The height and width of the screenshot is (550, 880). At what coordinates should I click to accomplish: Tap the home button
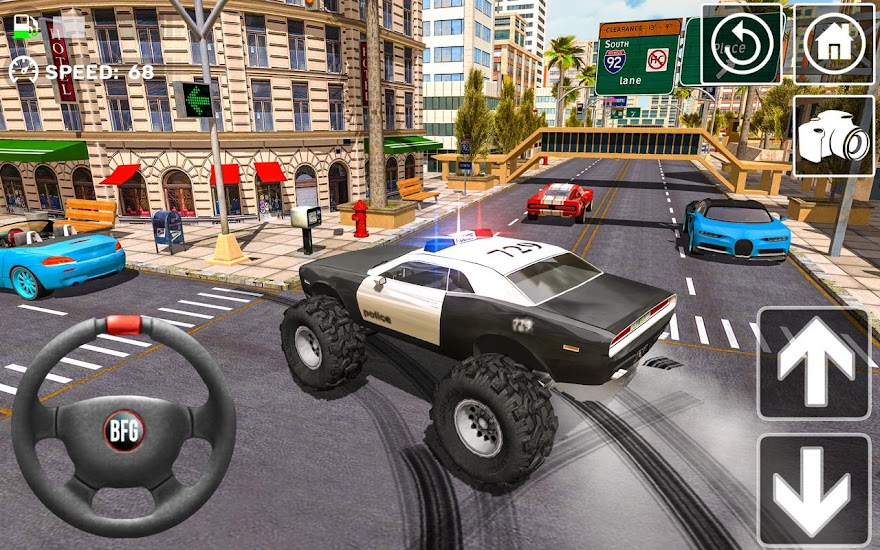pos(834,44)
